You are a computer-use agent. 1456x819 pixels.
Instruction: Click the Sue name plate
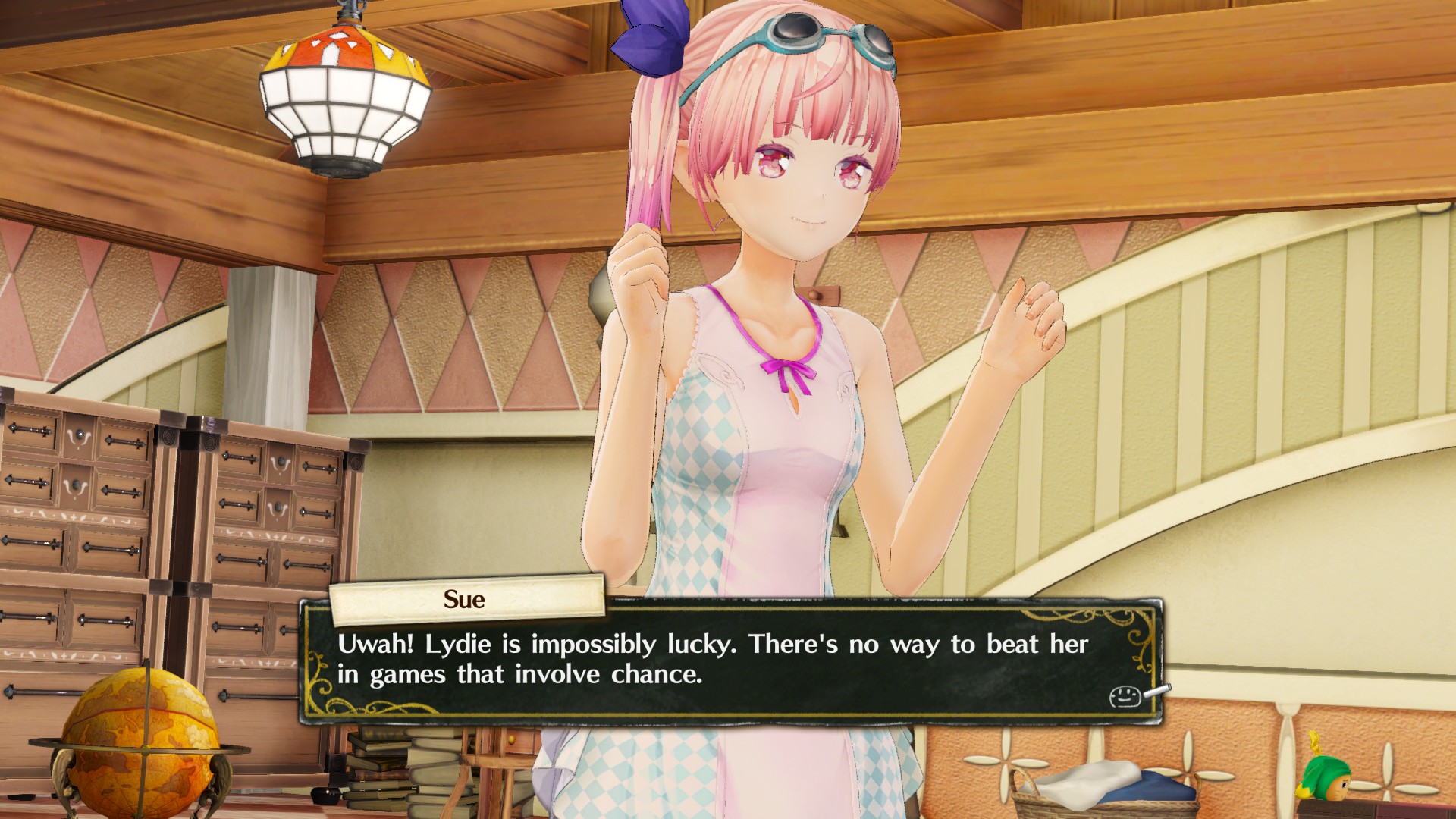click(x=464, y=600)
